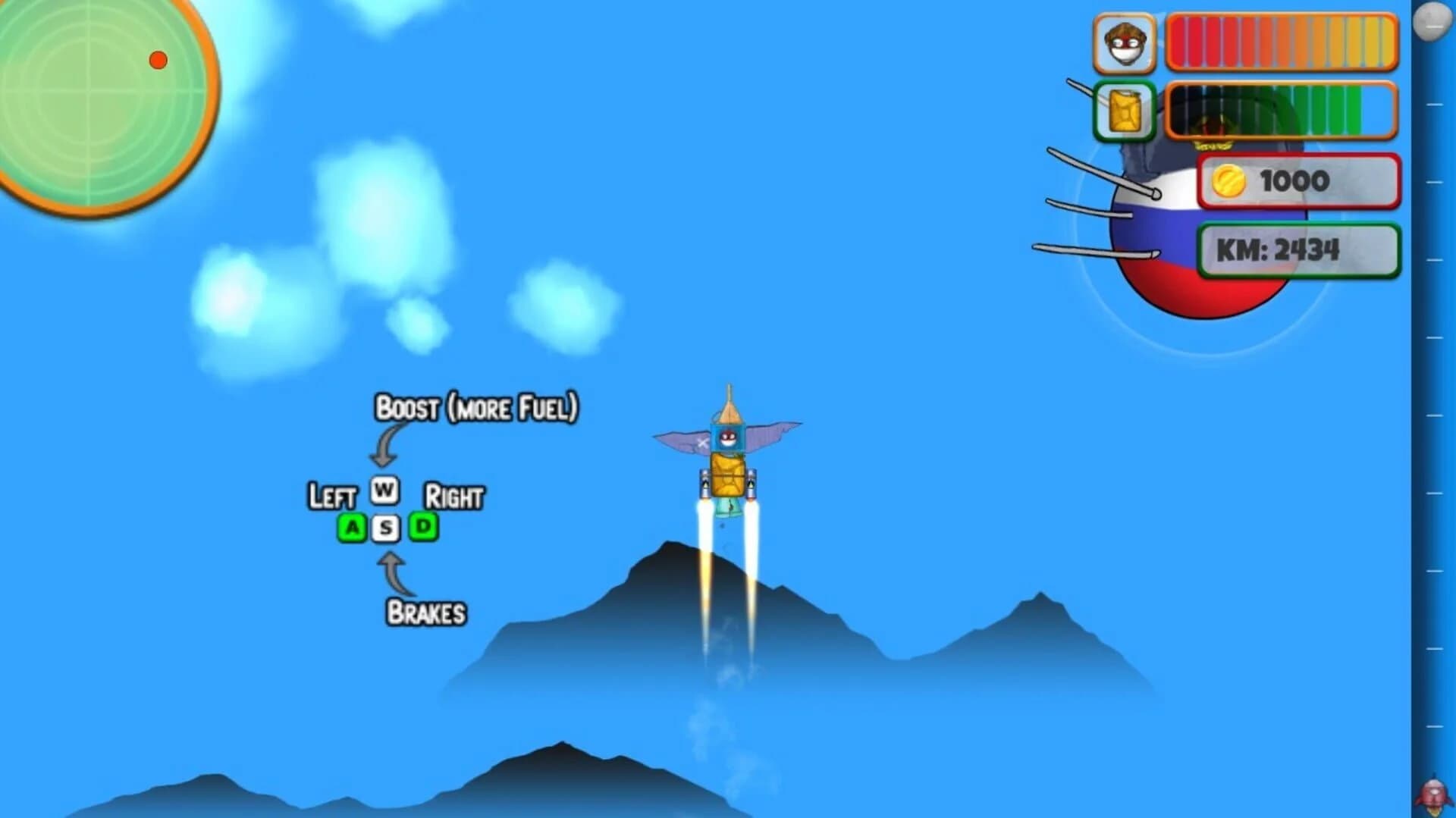Select the Brakes label under the arrow
1456x818 pixels.
click(427, 613)
